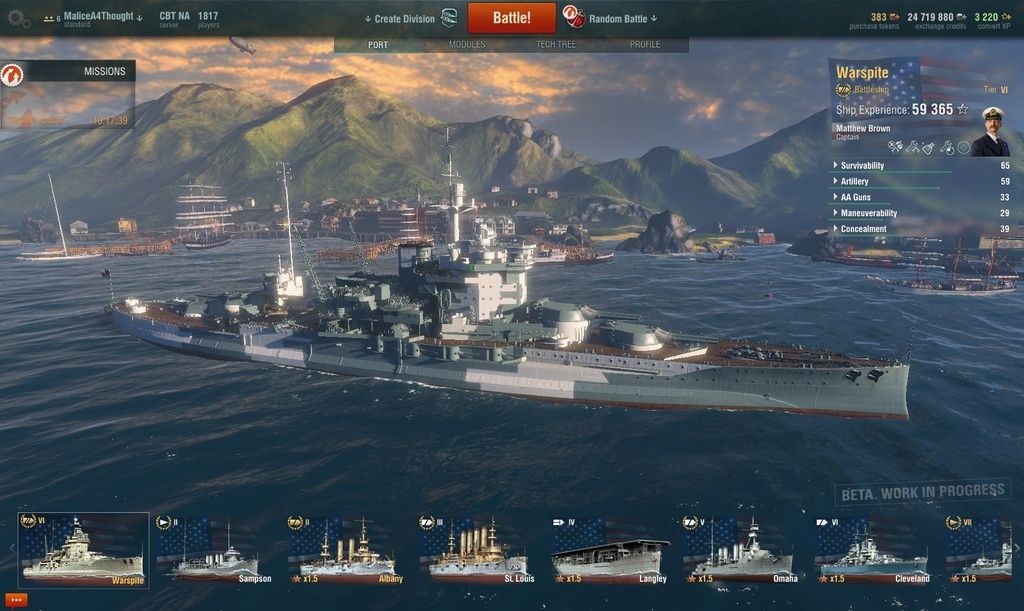Choose the Langley carrier from the carousel

pyautogui.click(x=609, y=550)
